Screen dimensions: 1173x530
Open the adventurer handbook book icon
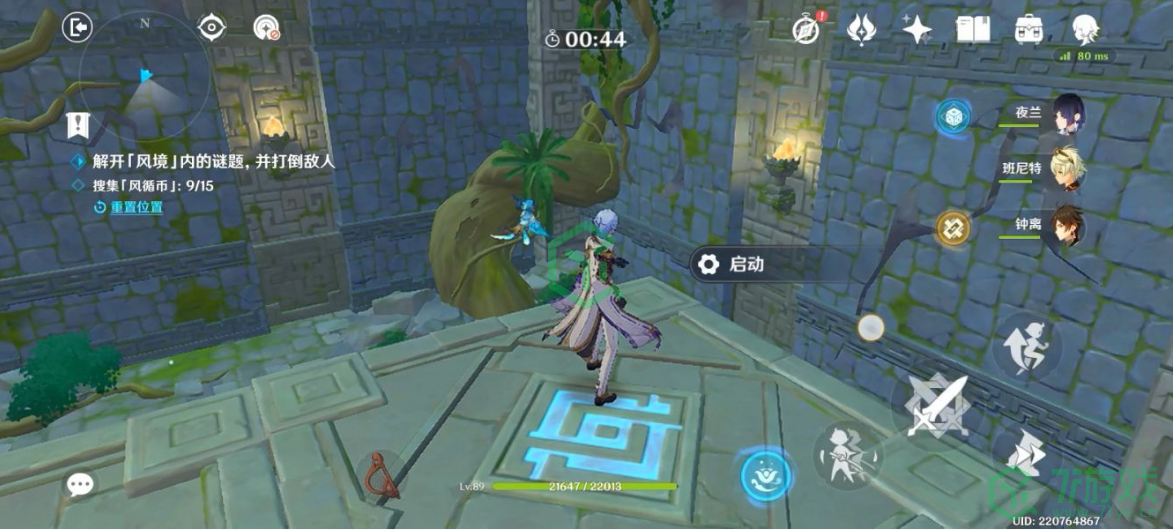pos(972,29)
